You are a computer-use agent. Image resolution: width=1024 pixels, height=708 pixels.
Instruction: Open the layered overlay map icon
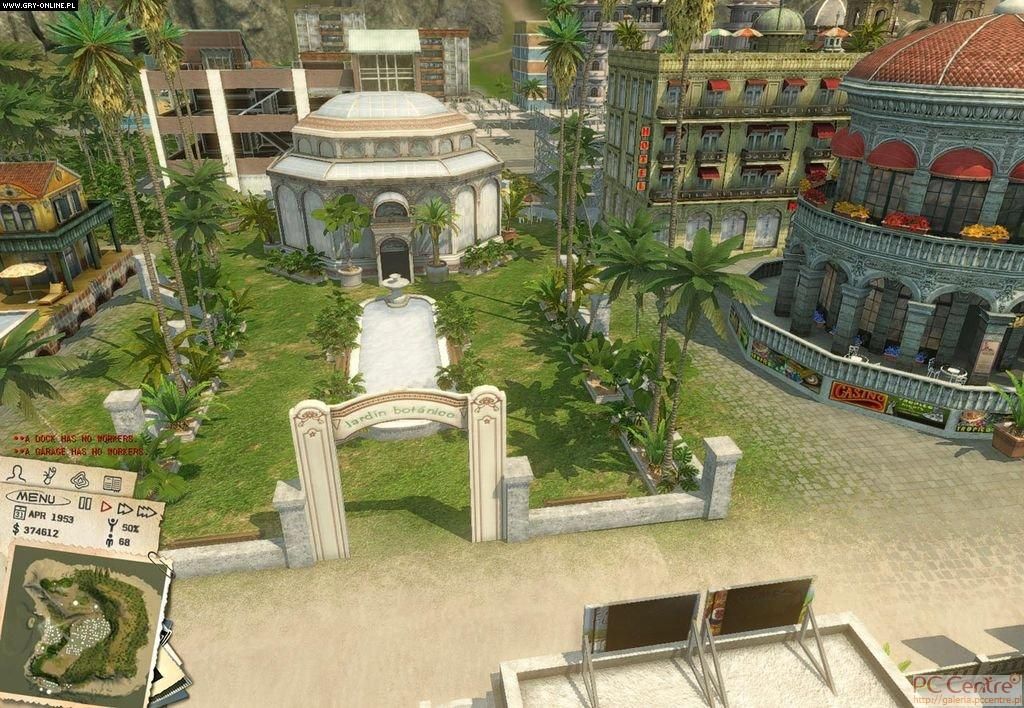80,480
